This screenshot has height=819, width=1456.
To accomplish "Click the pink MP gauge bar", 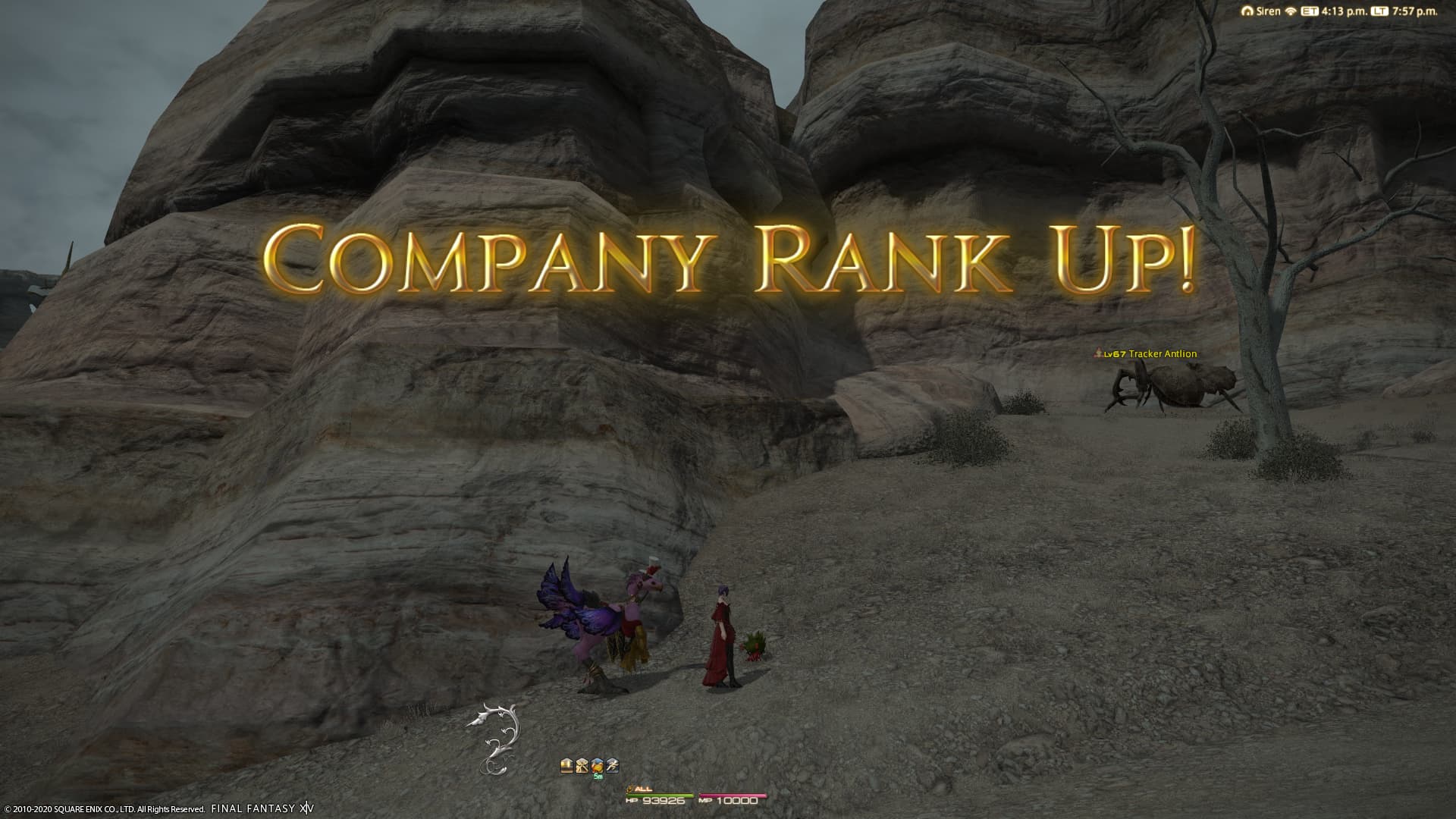I will tap(732, 795).
